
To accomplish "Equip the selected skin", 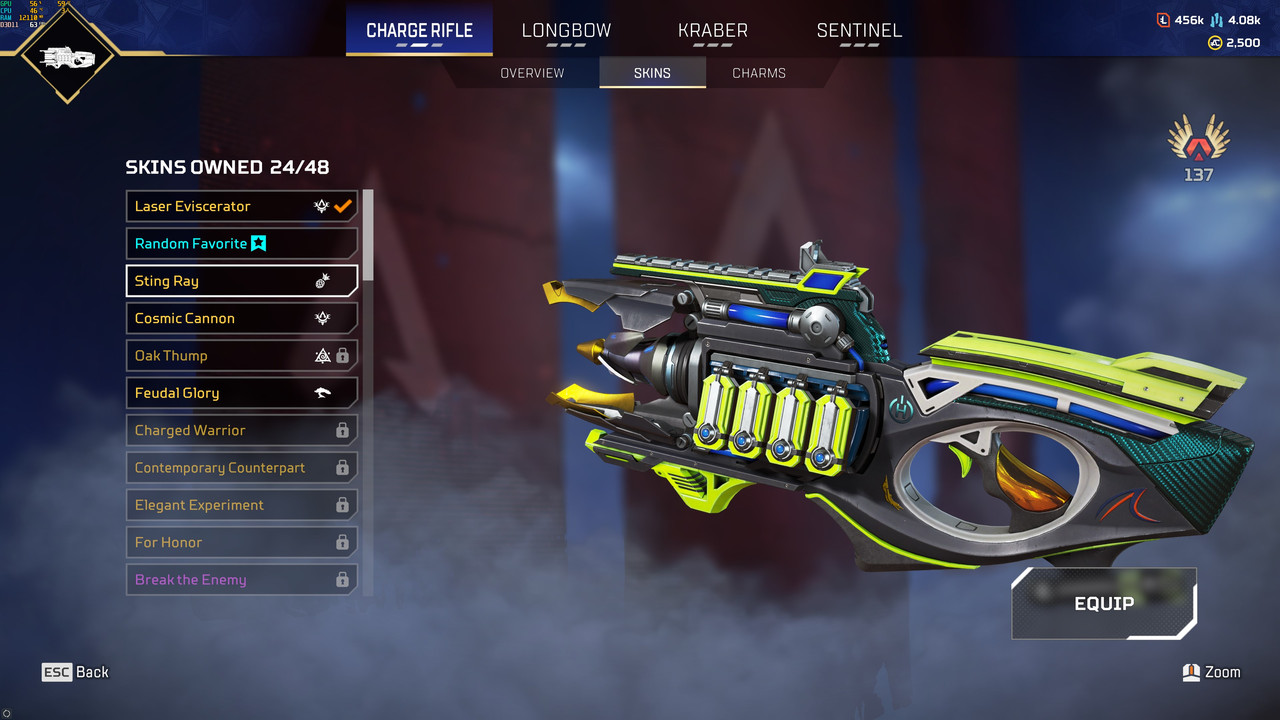I will (1104, 604).
